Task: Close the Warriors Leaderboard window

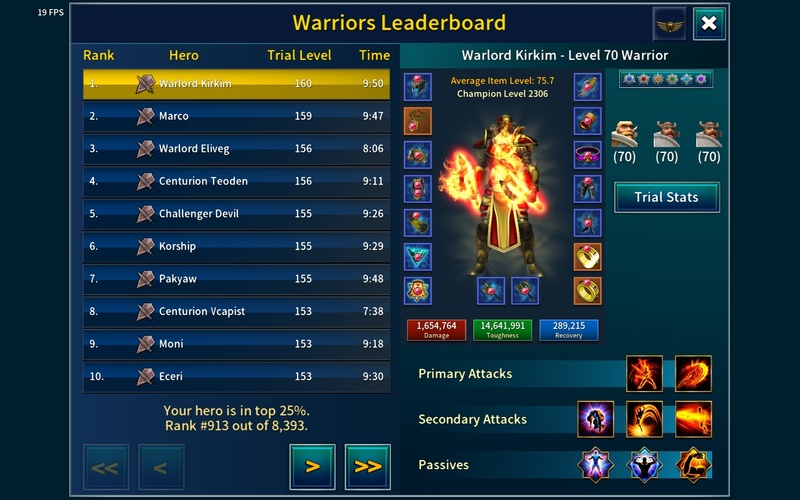Action: (708, 24)
